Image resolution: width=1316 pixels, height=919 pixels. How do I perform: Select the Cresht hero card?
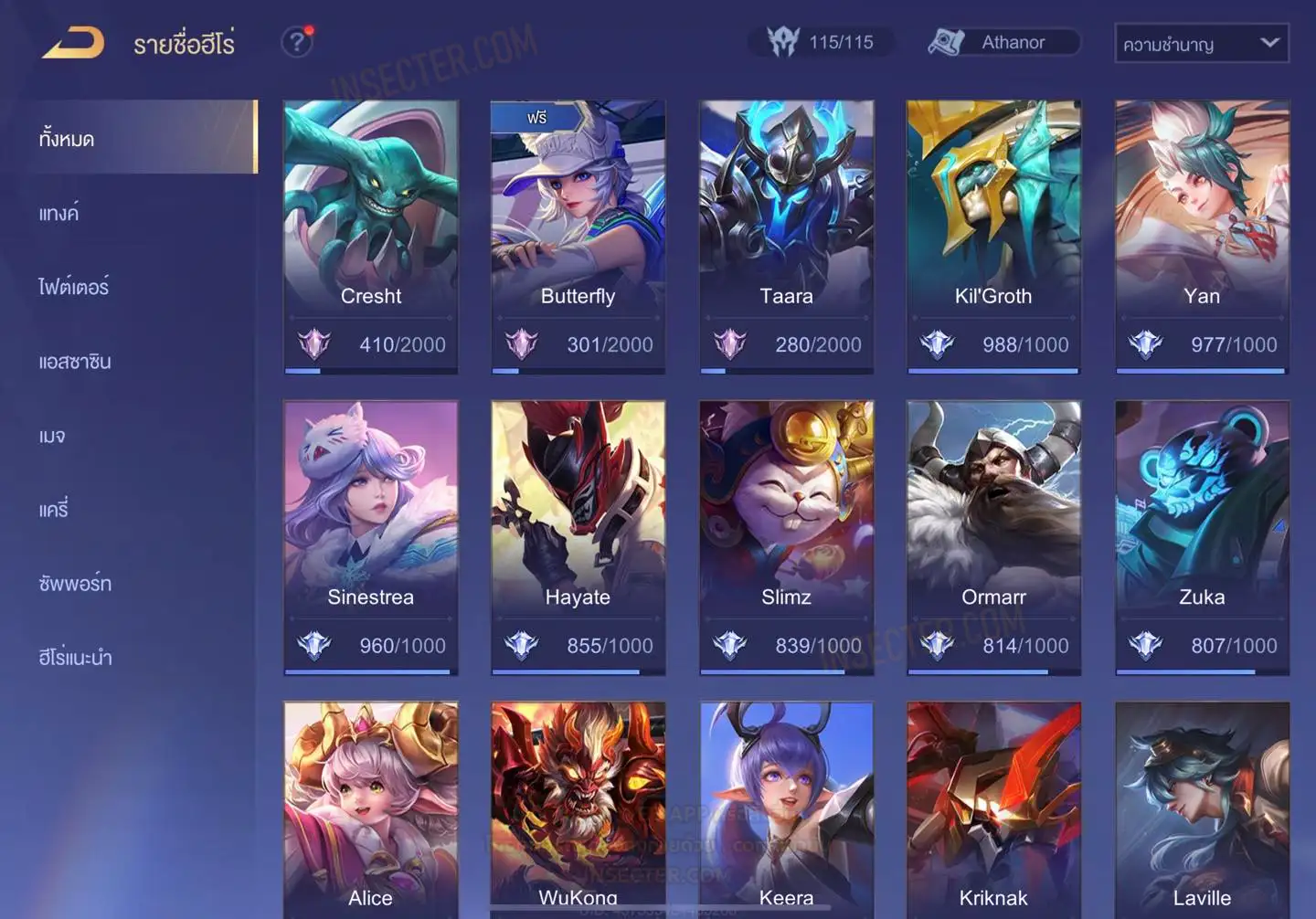(371, 236)
